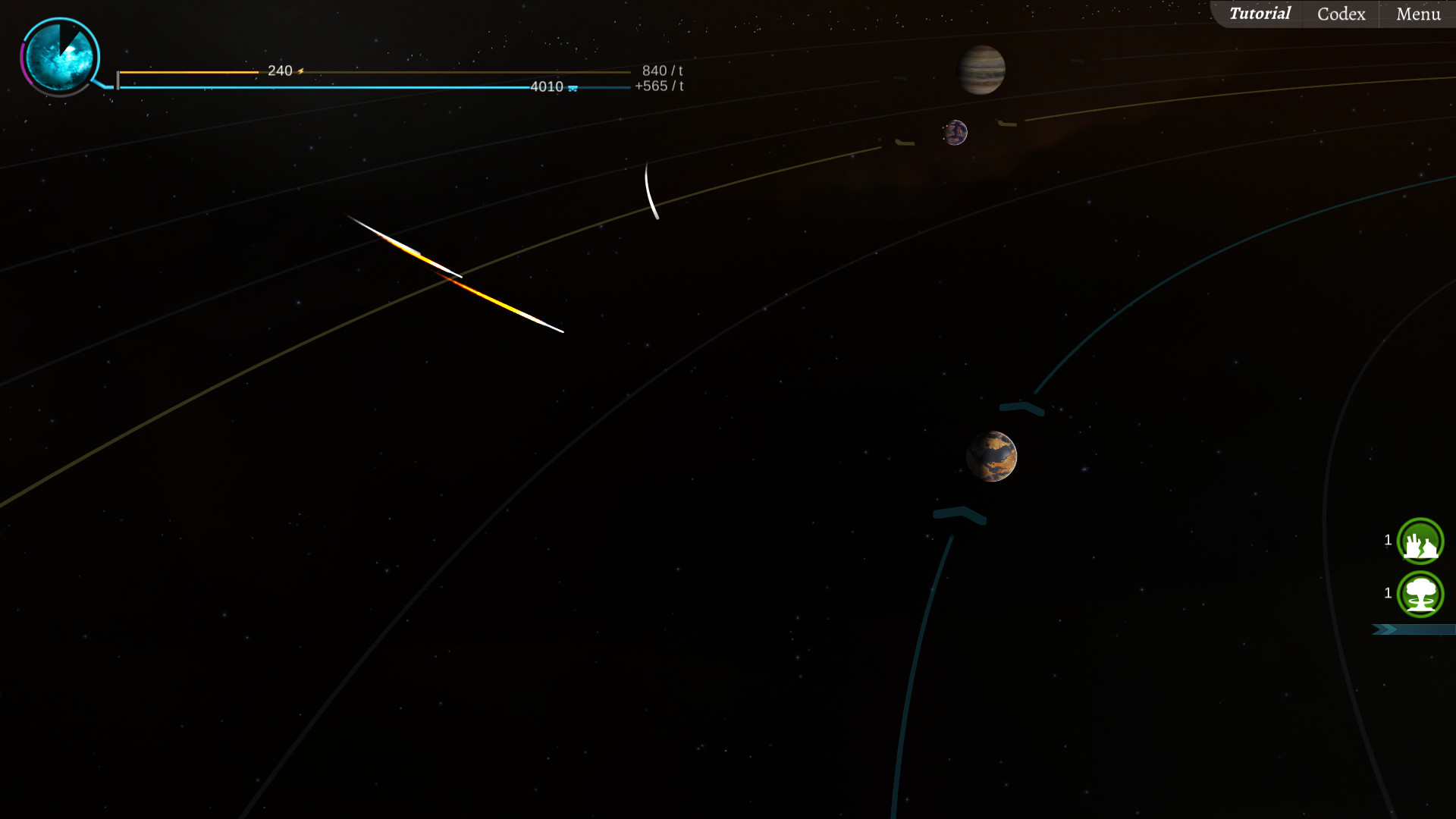The width and height of the screenshot is (1456, 819).
Task: Click the home planet portrait
Action: [x=61, y=55]
